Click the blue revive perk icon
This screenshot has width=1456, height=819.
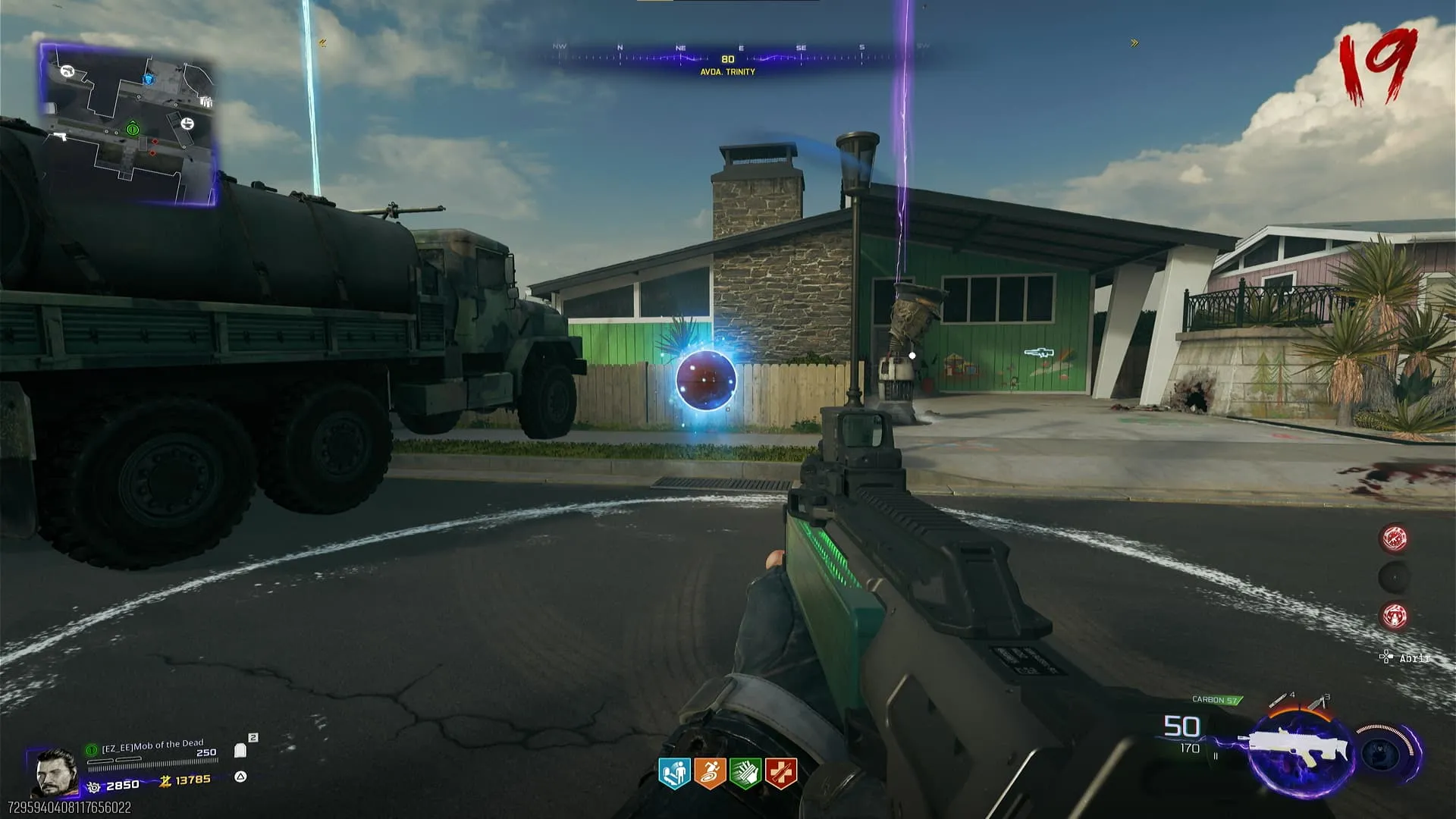pyautogui.click(x=674, y=773)
